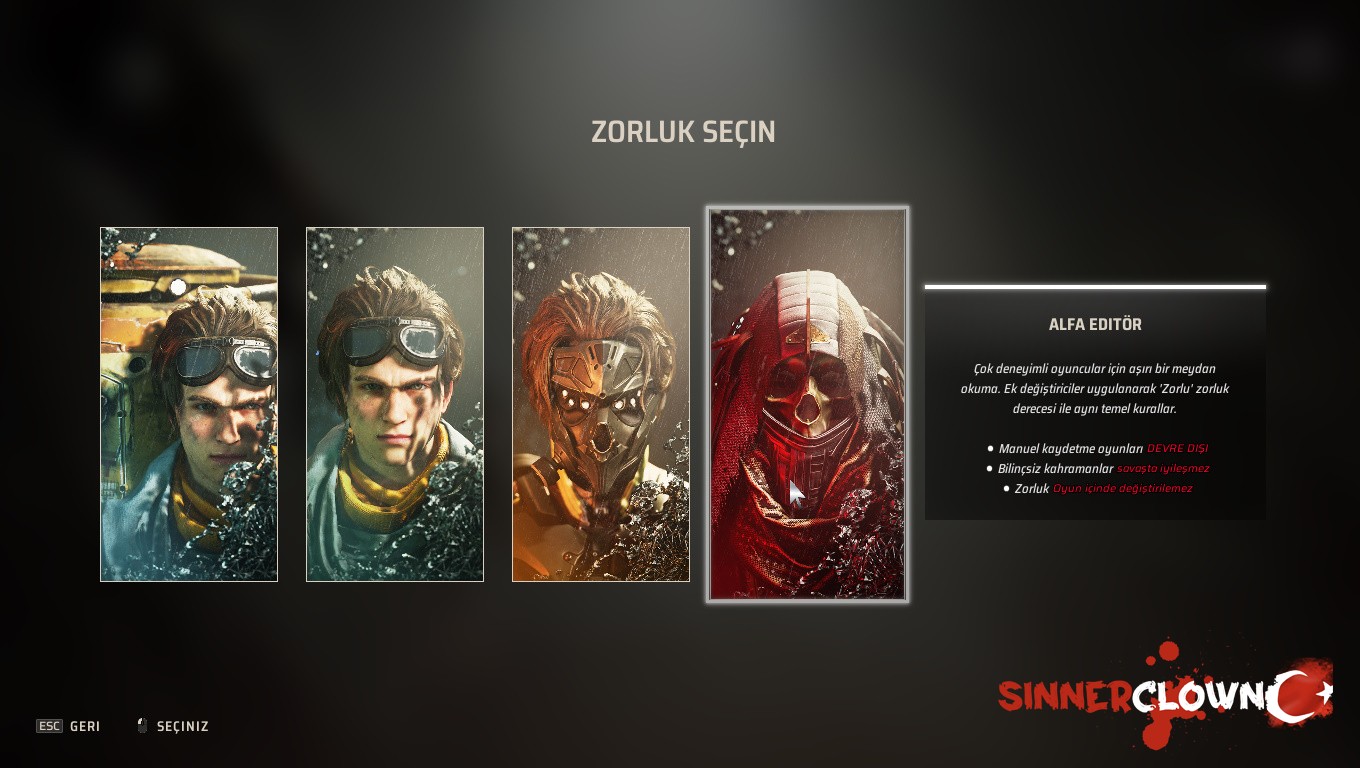This screenshot has width=1360, height=768.
Task: Pick the card with yellow machine behind hero
Action: 189,404
